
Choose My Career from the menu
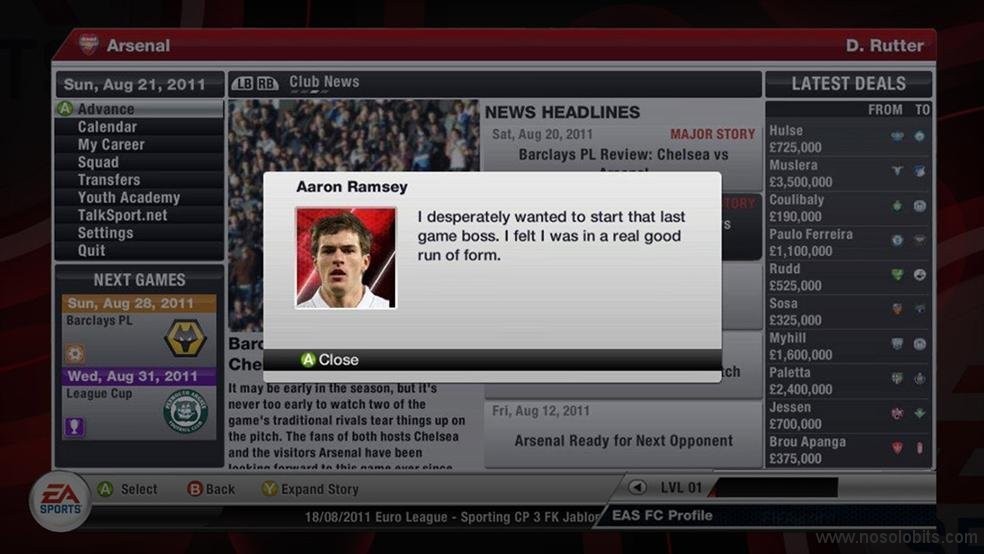(111, 145)
